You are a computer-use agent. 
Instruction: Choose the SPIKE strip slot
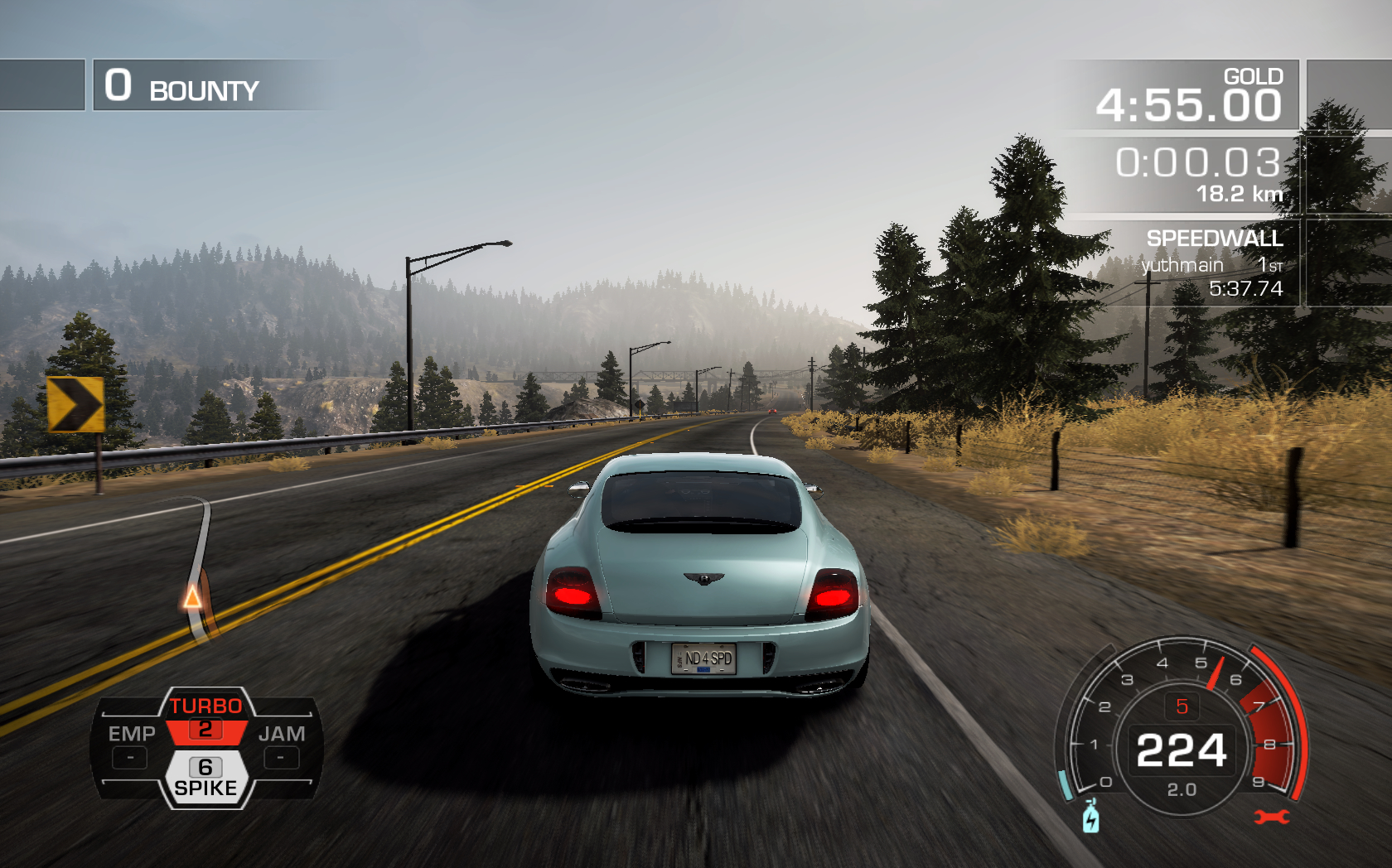[x=205, y=777]
